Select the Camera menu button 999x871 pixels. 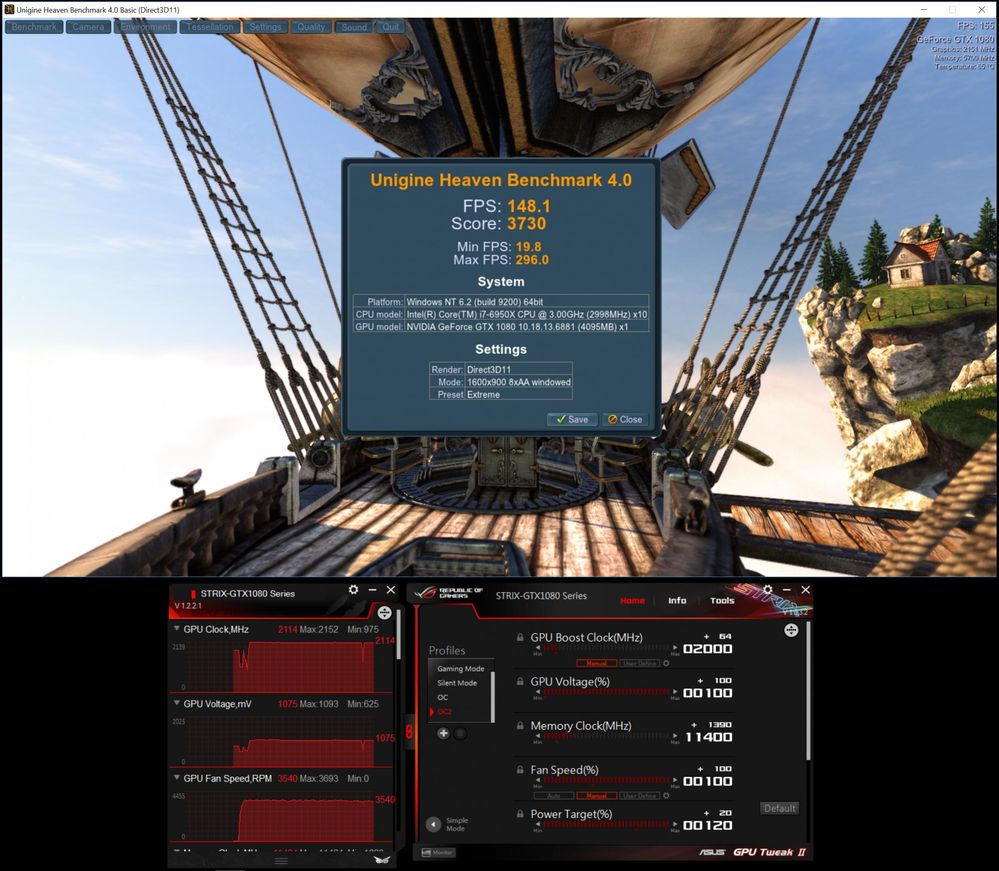(x=88, y=27)
